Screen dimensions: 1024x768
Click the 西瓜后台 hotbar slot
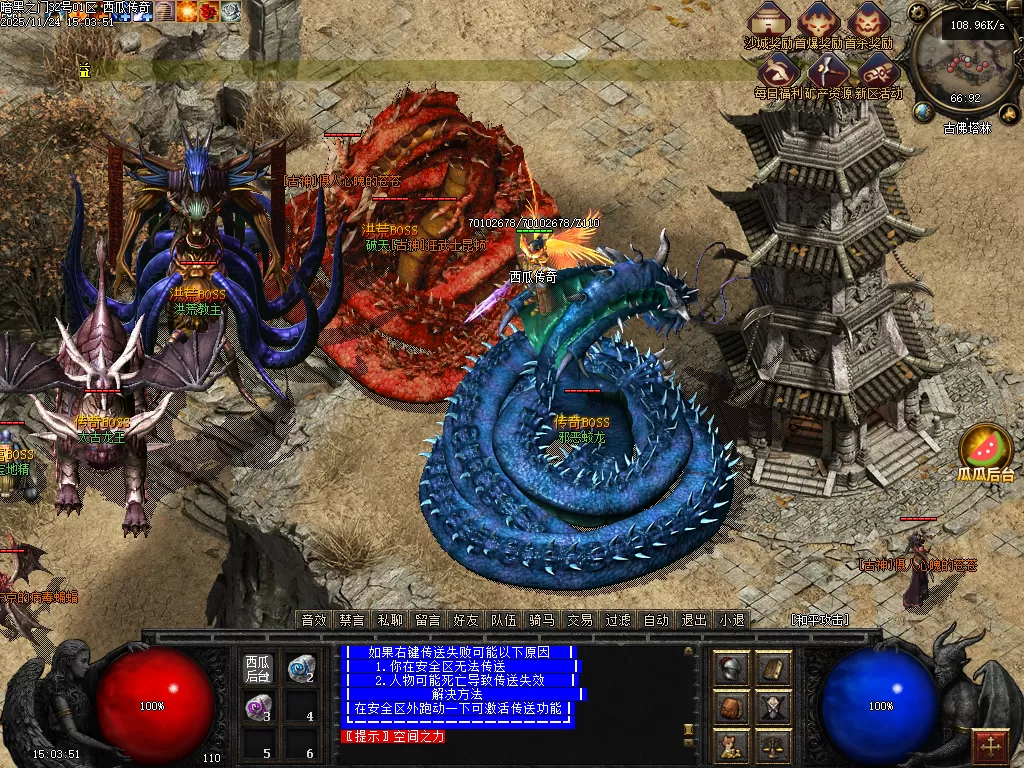click(x=258, y=669)
